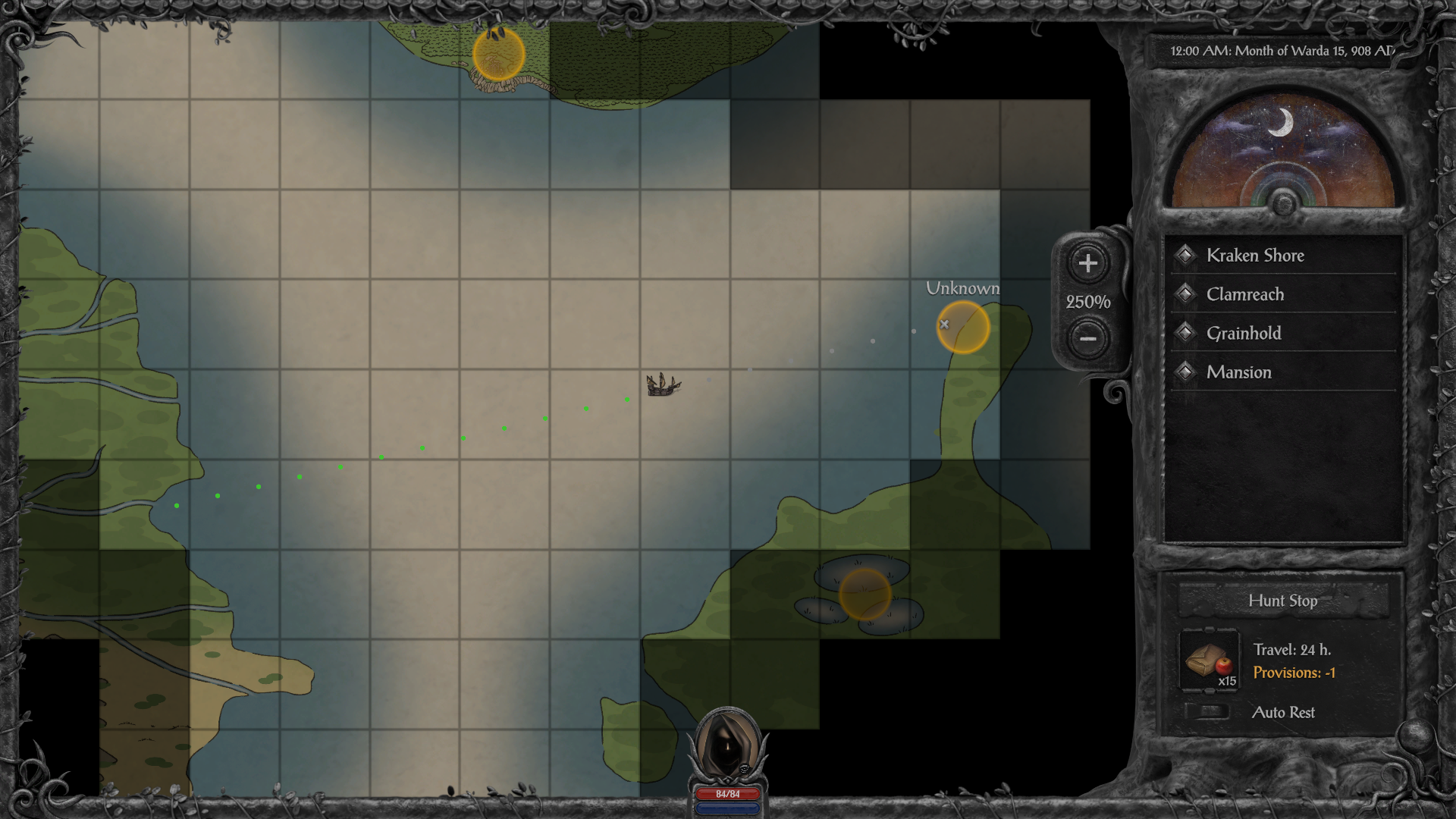
Task: Cancel travel via the X on the destination marker
Action: [944, 324]
